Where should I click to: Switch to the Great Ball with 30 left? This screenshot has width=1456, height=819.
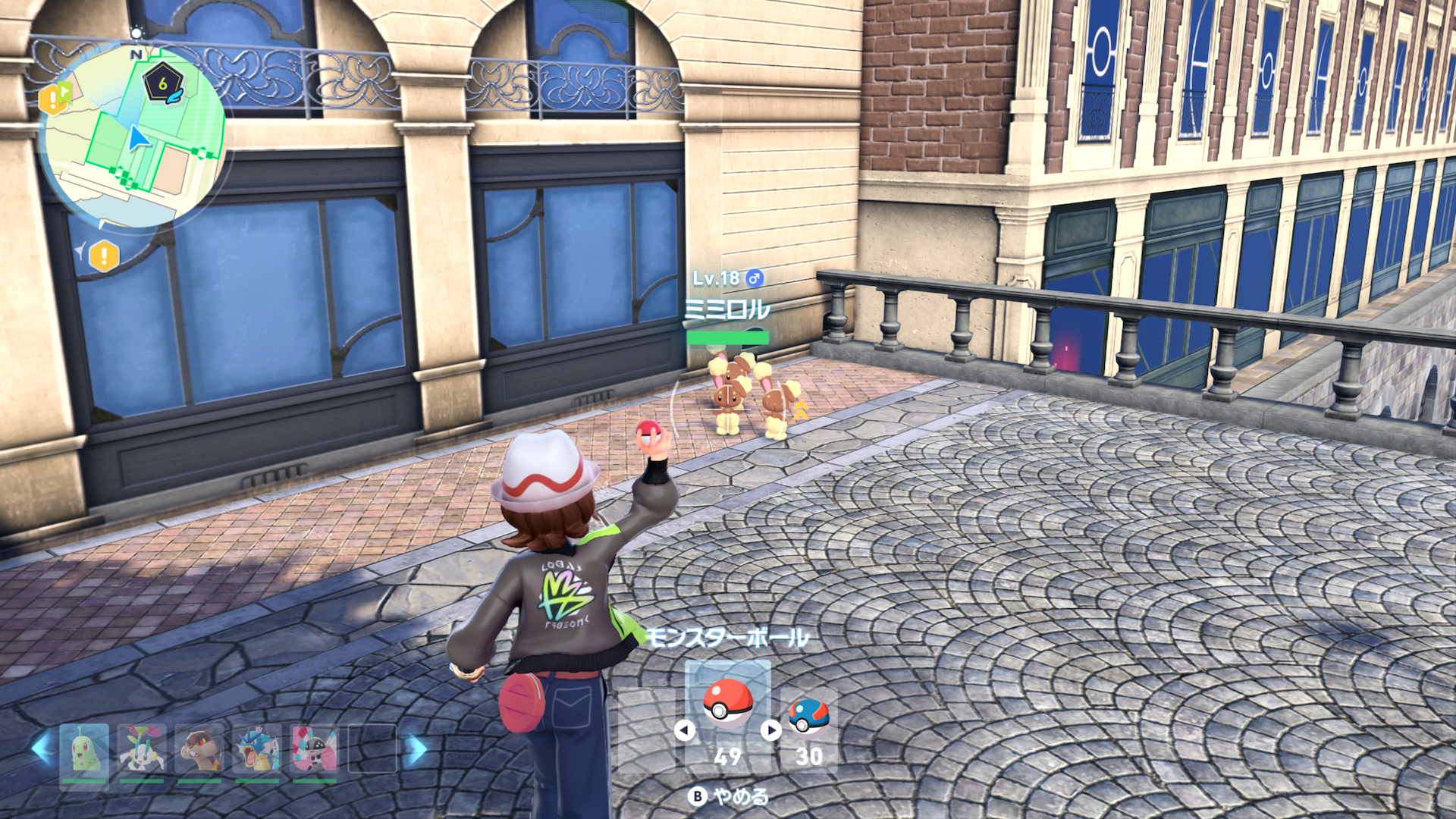808,717
